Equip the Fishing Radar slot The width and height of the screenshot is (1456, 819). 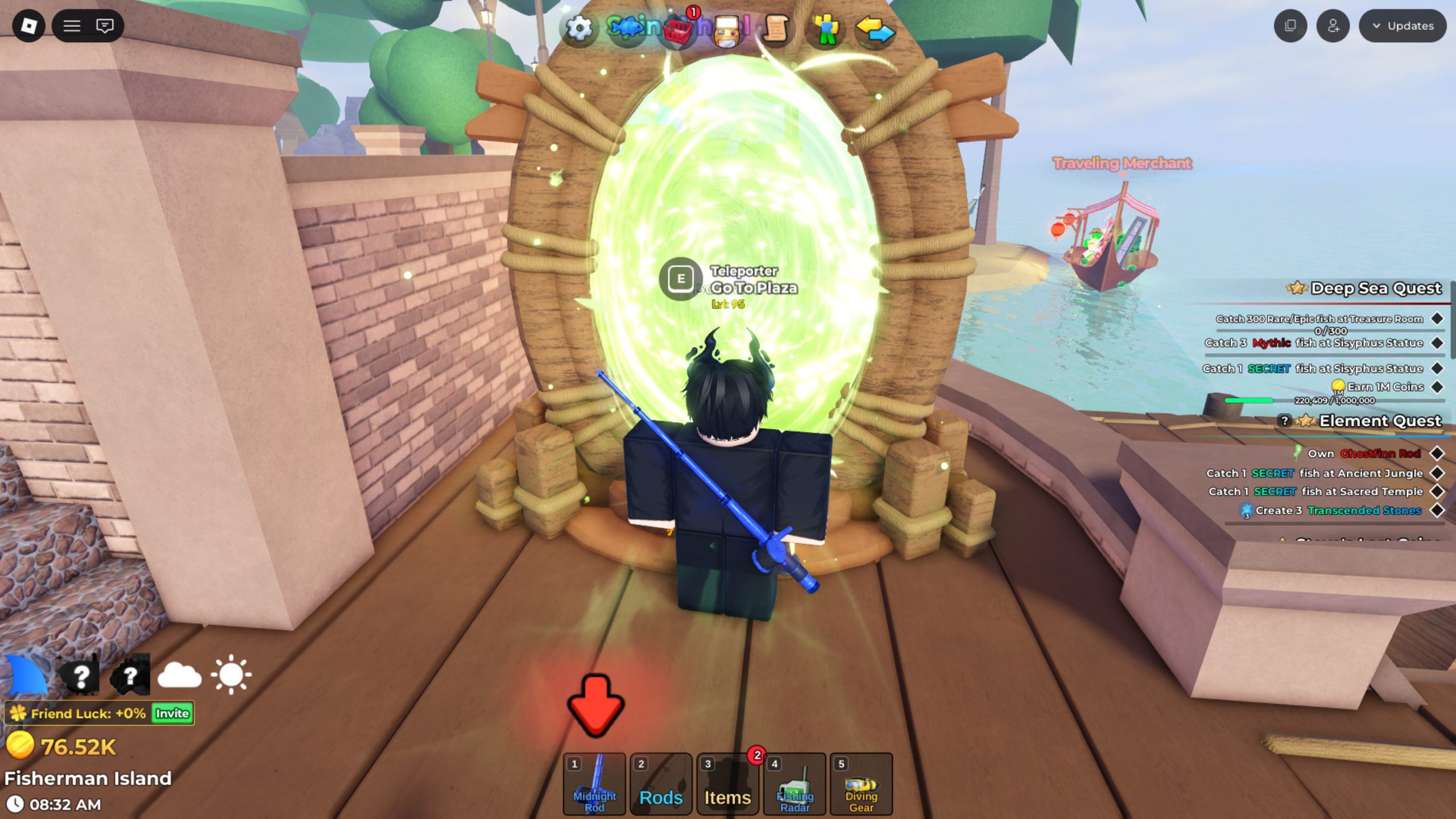point(795,784)
